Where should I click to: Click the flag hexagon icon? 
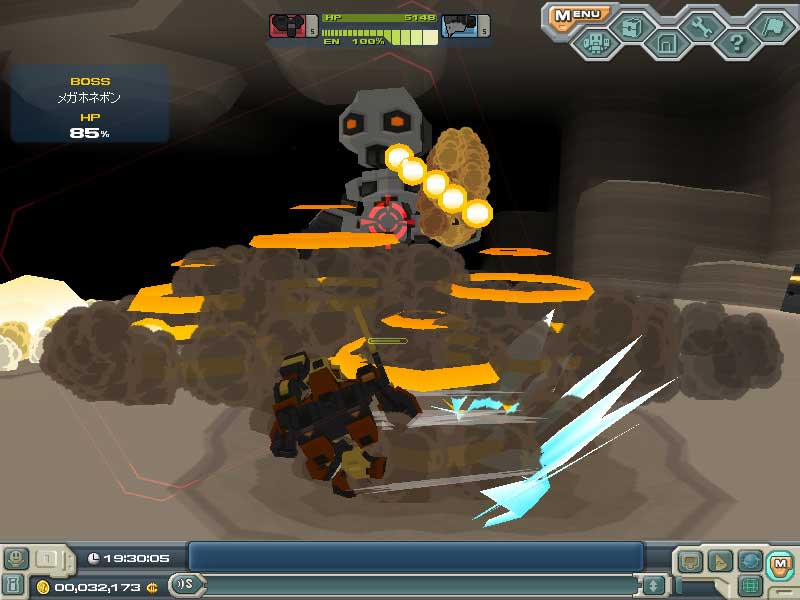coord(772,25)
